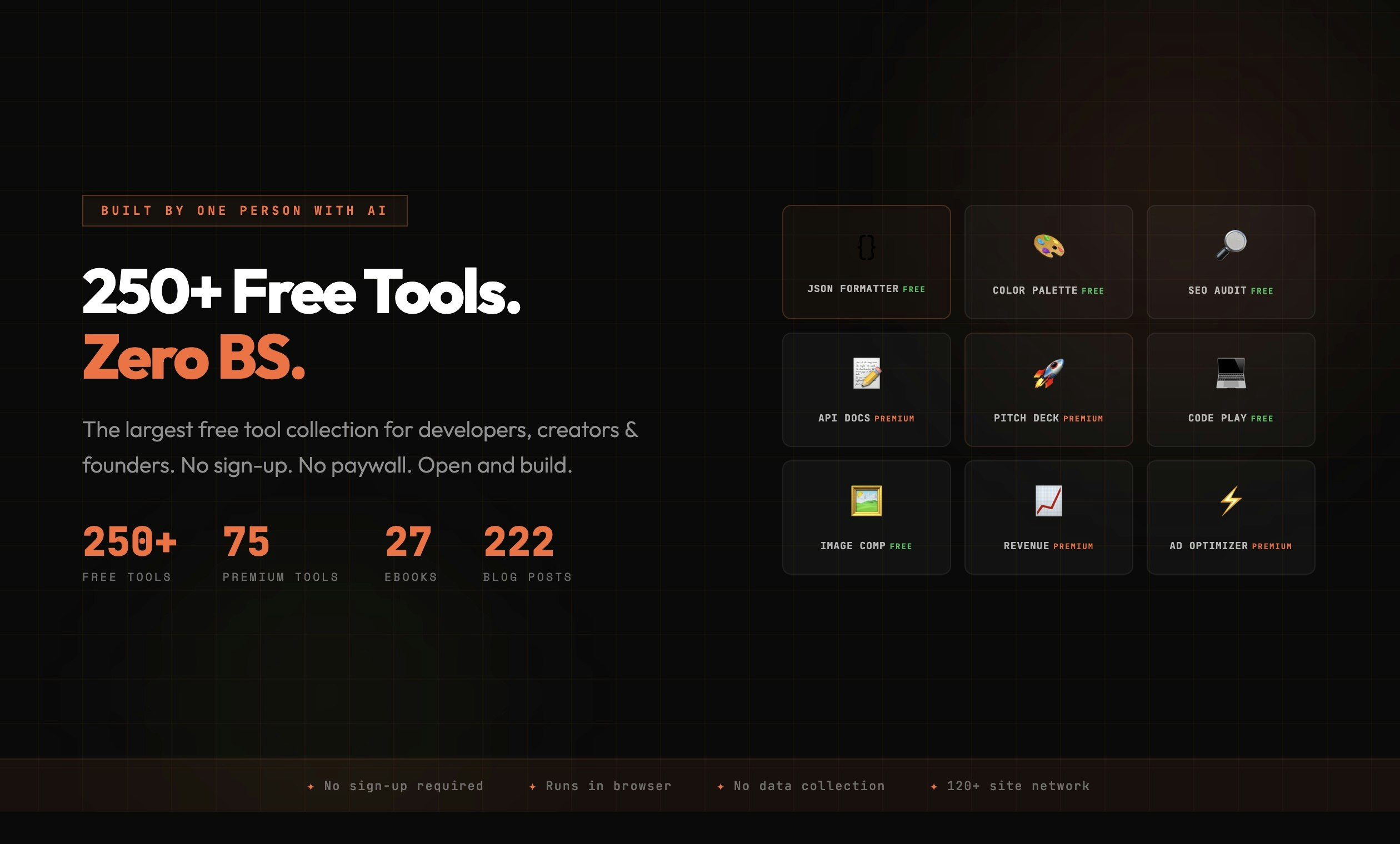This screenshot has width=1400, height=844.
Task: Open the 222 BLOG POSTS stat
Action: (x=518, y=544)
